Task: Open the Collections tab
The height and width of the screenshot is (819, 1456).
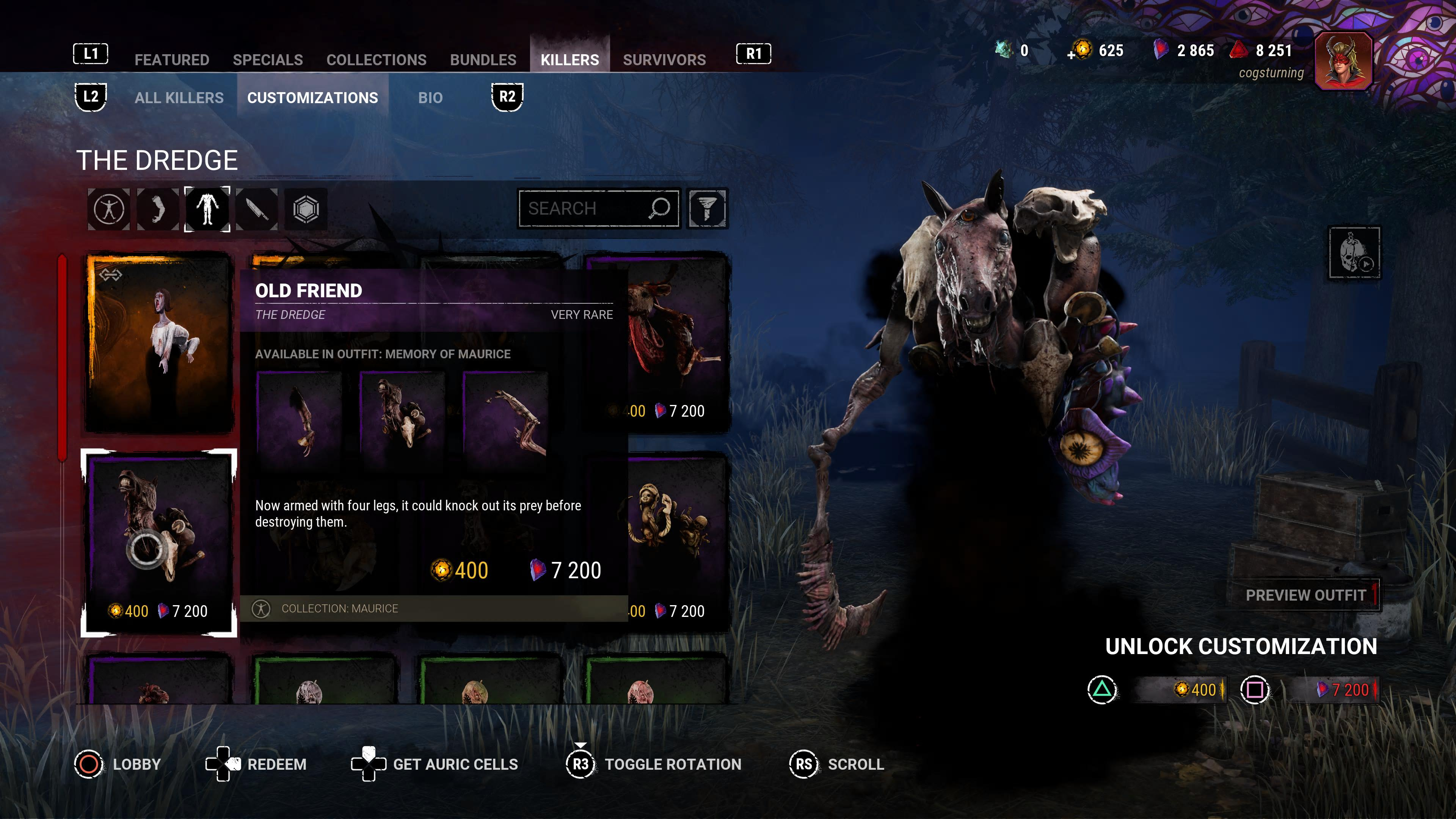Action: click(x=377, y=60)
